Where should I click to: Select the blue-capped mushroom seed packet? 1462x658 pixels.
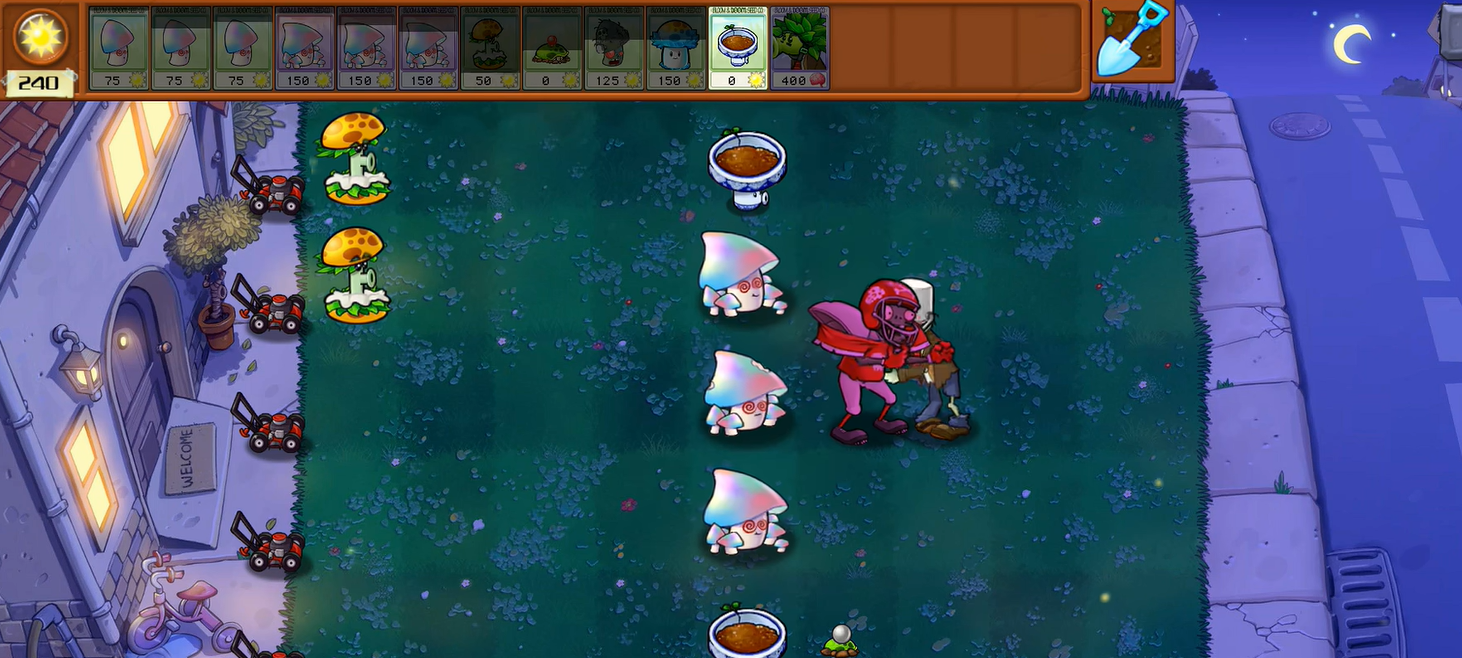[676, 48]
